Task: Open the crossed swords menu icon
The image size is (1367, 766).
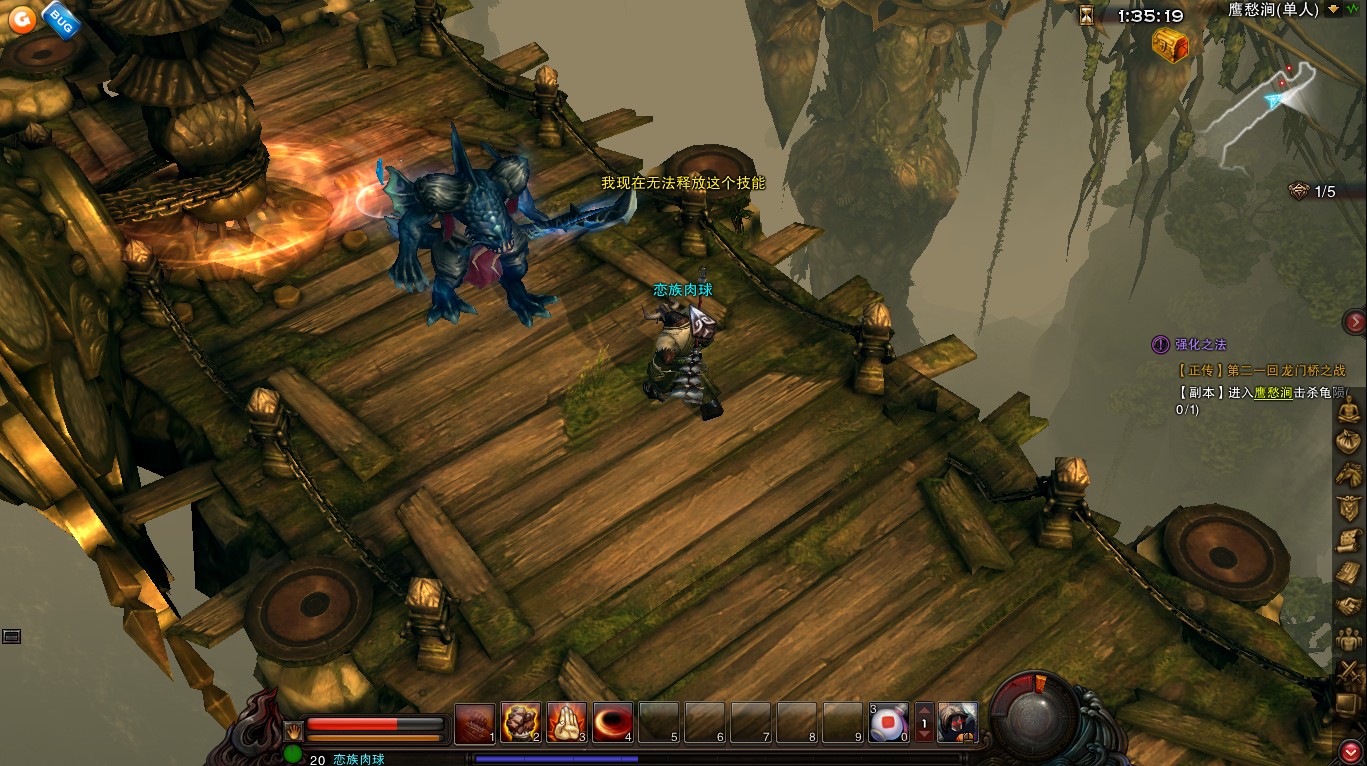Action: click(1351, 672)
